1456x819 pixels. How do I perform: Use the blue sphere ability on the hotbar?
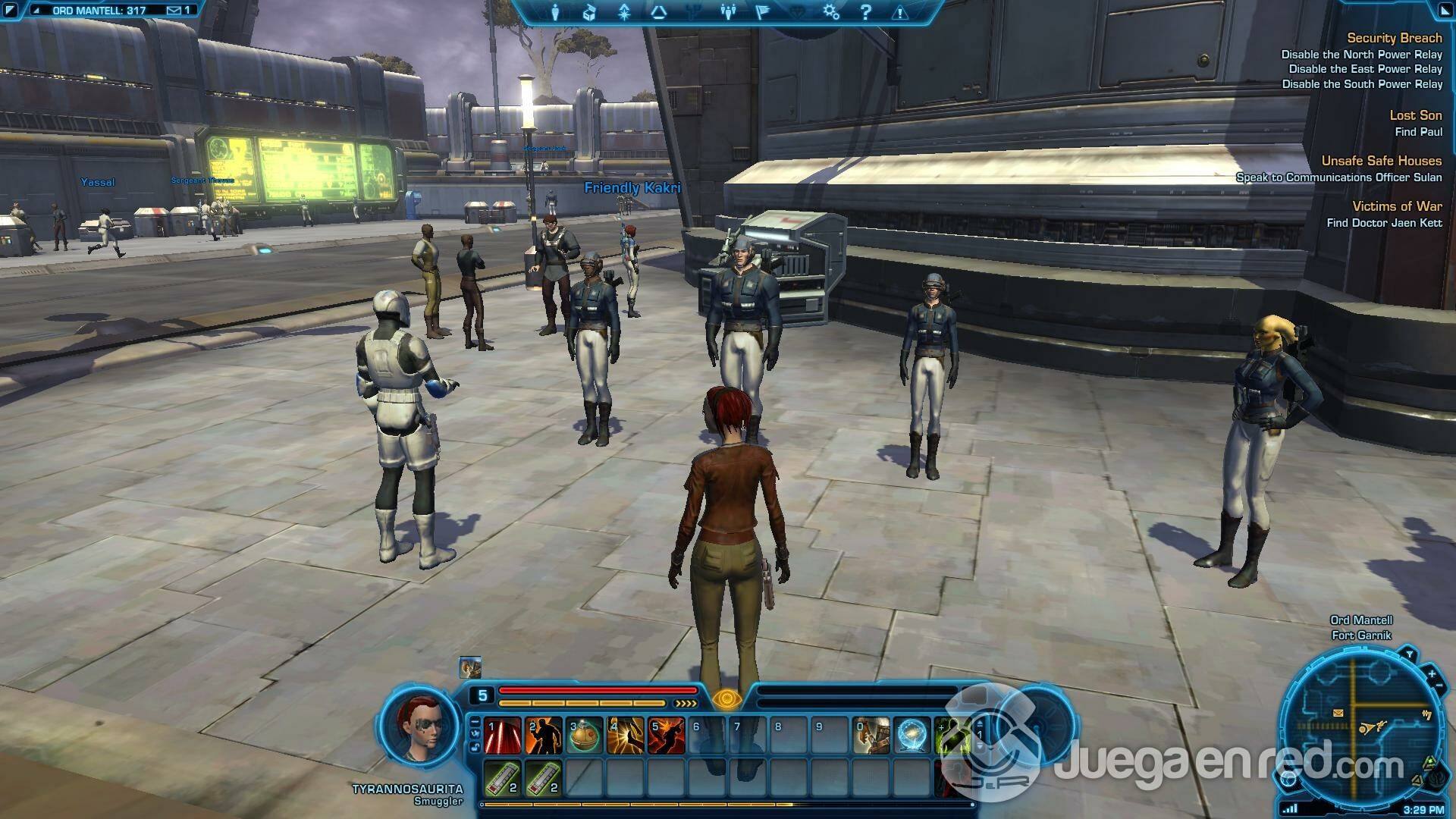pos(912,736)
